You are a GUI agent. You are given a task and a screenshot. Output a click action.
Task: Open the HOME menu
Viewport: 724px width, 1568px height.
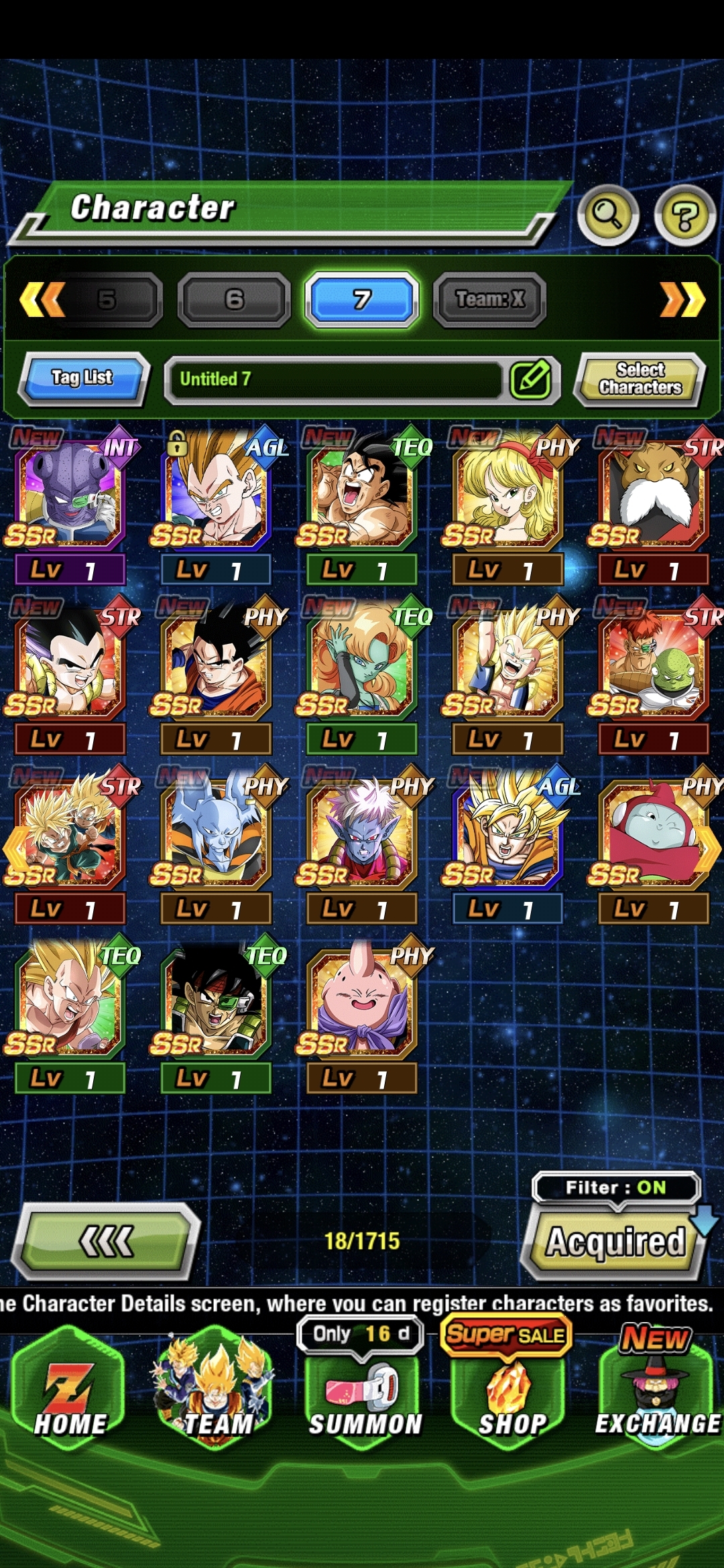(x=70, y=1394)
